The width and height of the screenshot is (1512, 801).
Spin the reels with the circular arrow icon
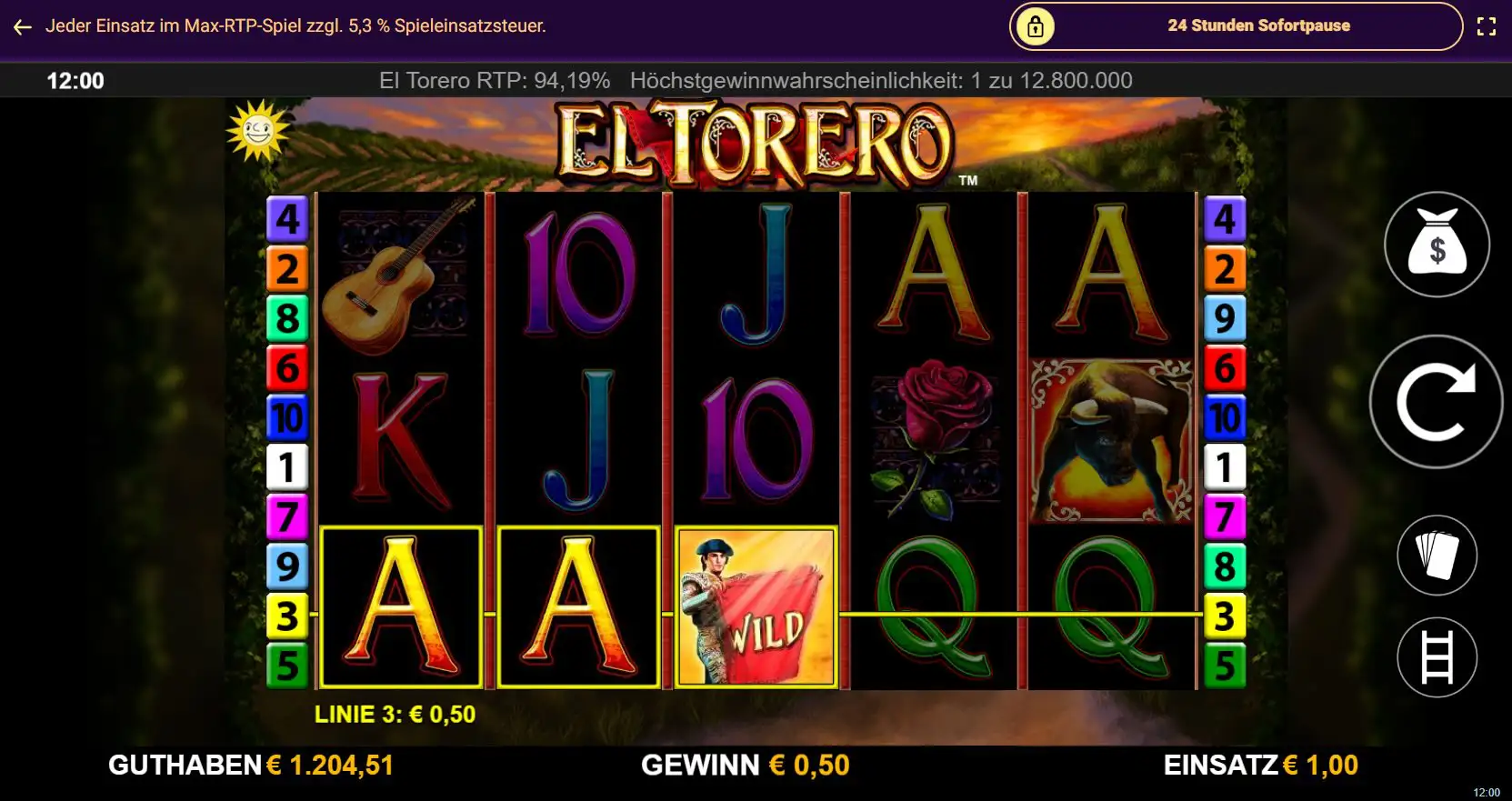[1435, 403]
